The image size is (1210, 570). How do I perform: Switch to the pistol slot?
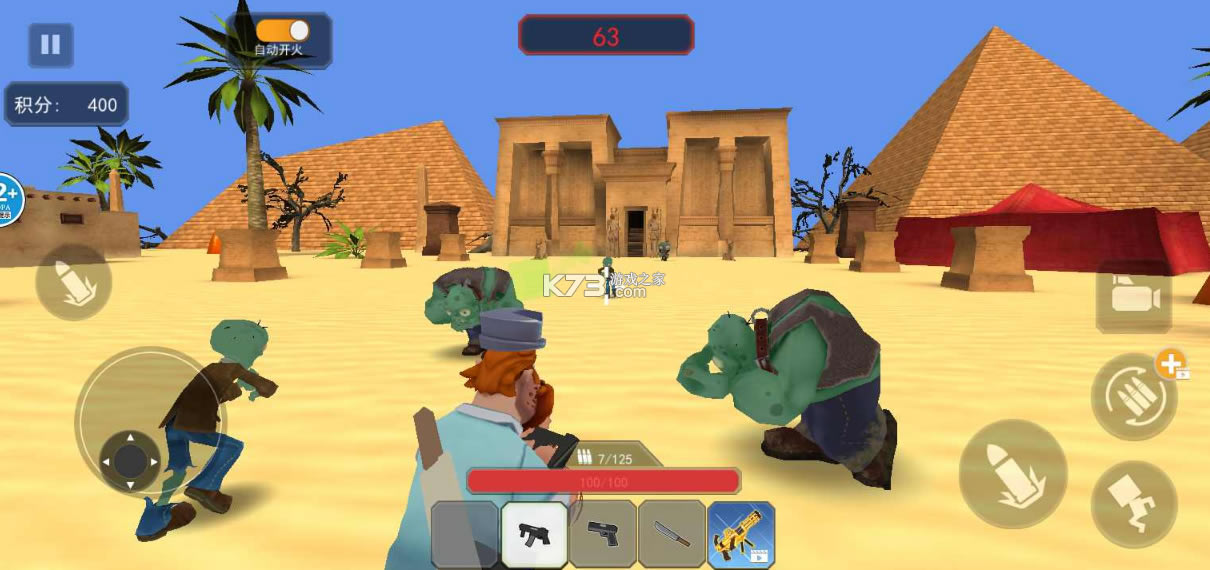coord(603,534)
